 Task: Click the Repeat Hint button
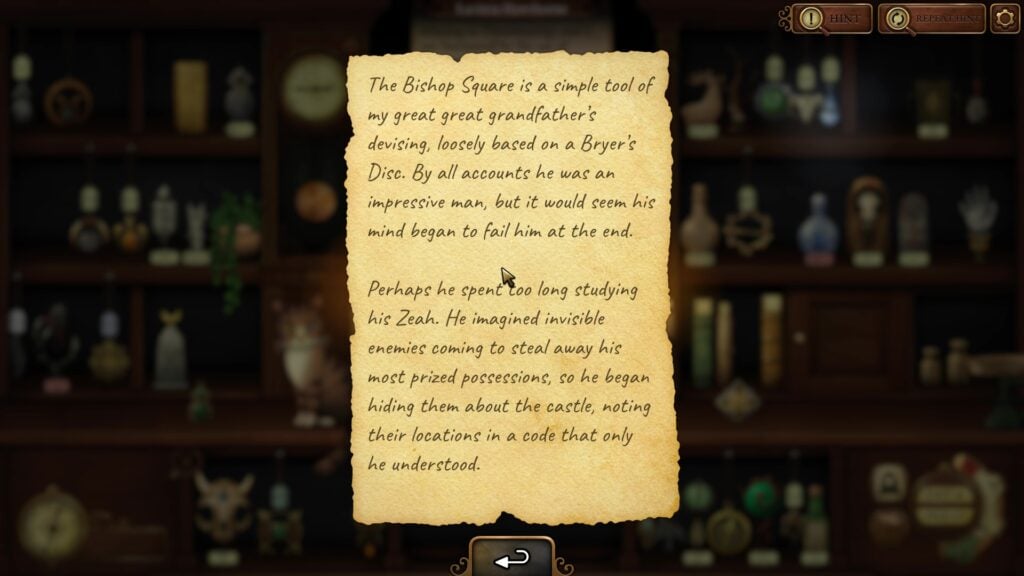pyautogui.click(x=931, y=18)
